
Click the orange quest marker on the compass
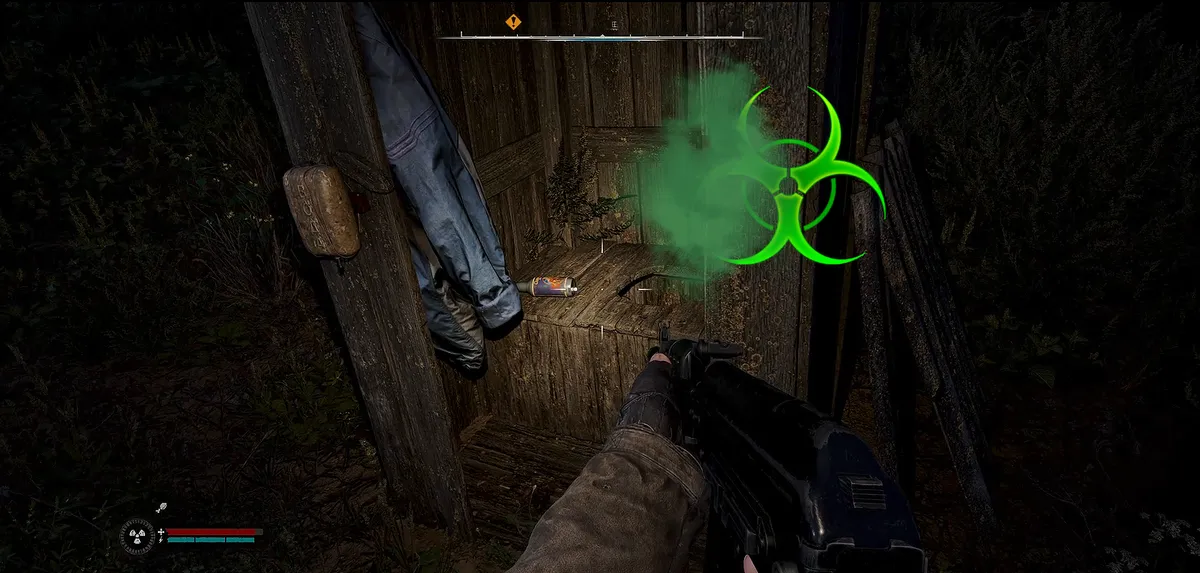[513, 21]
